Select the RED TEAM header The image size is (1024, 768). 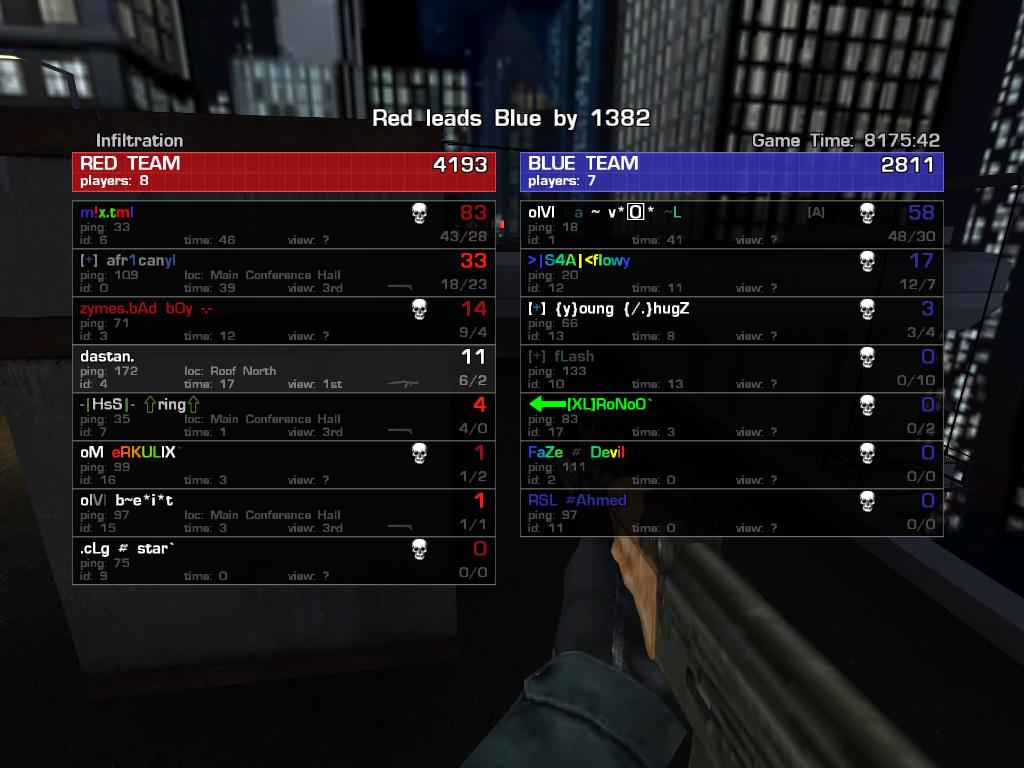click(284, 171)
